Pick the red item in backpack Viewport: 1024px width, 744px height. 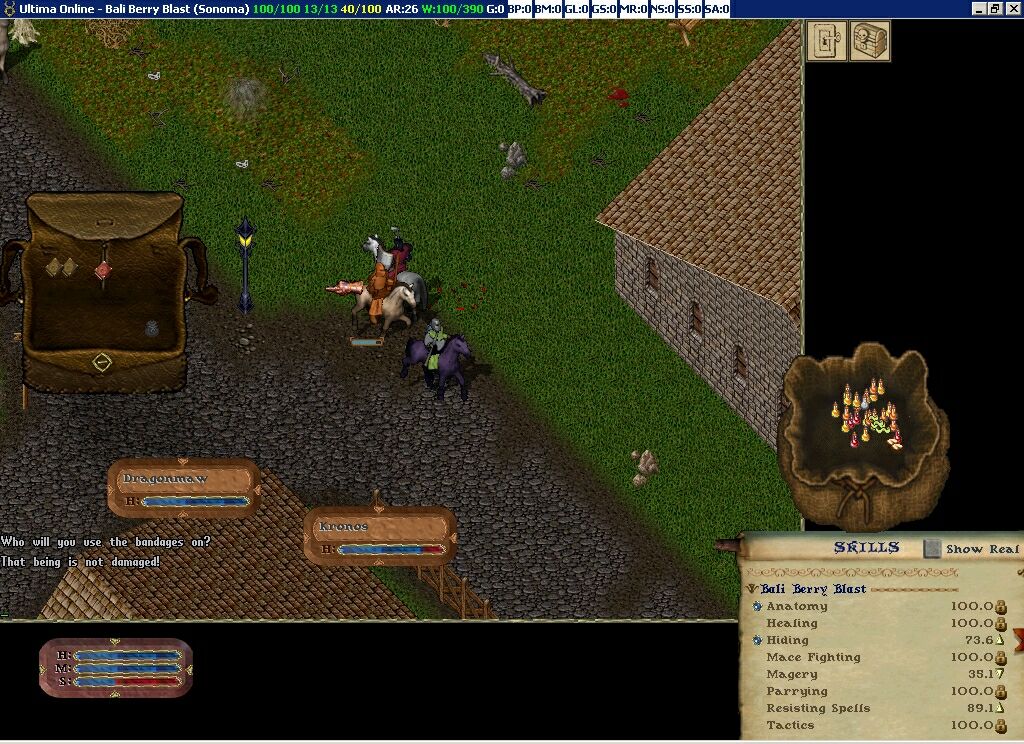click(102, 269)
